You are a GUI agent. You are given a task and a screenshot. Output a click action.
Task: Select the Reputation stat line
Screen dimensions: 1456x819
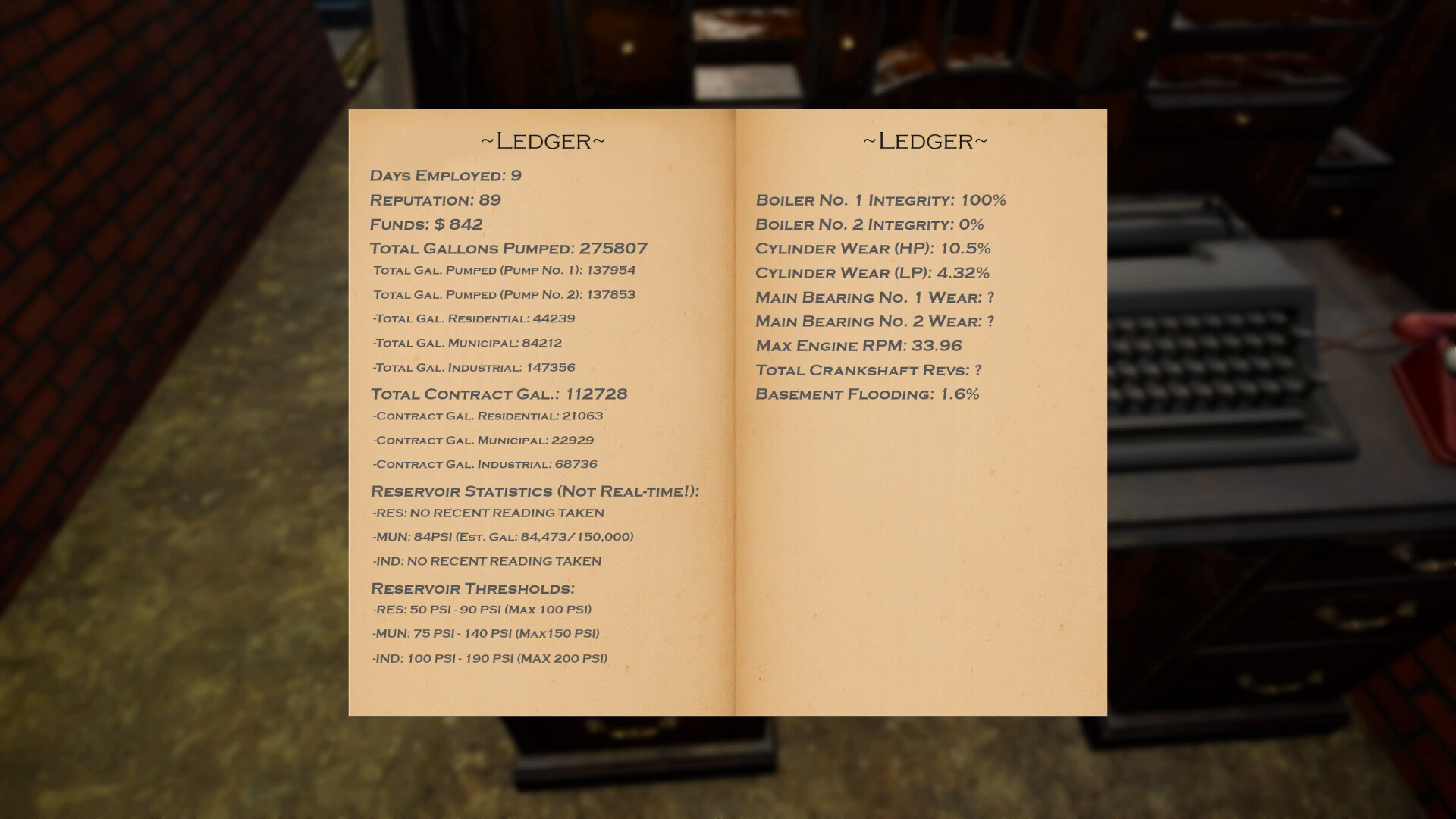434,200
